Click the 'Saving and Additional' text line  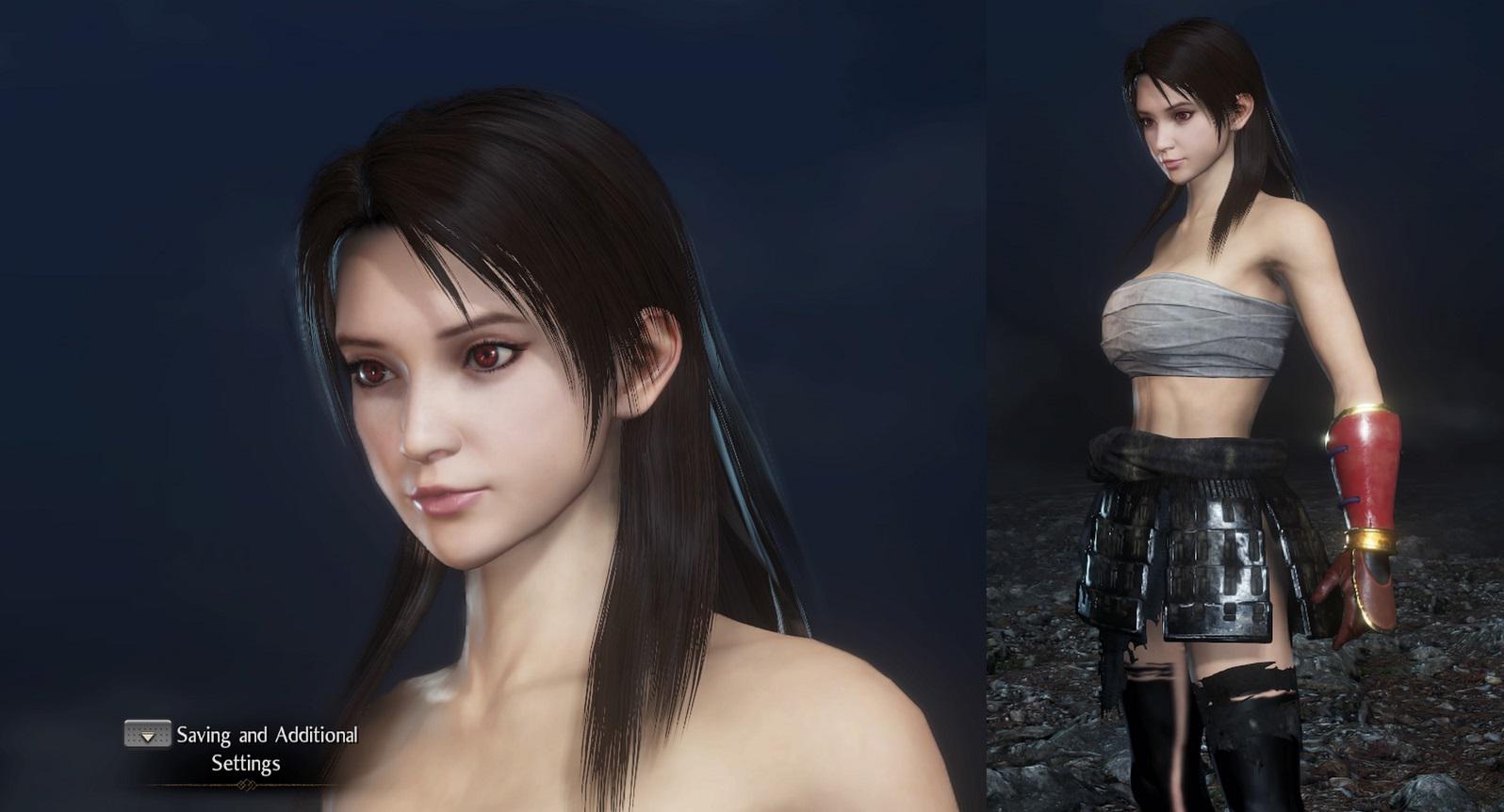click(267, 734)
